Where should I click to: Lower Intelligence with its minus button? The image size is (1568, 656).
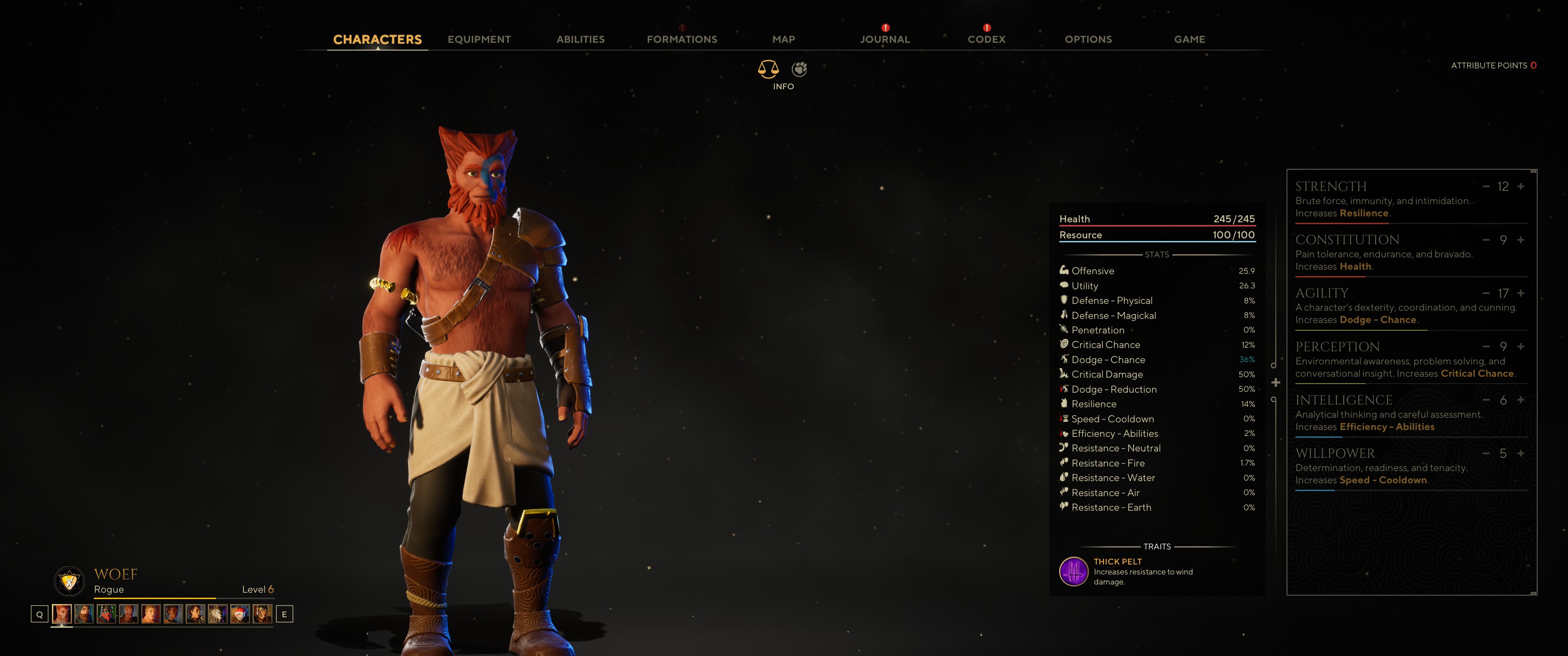(1486, 400)
